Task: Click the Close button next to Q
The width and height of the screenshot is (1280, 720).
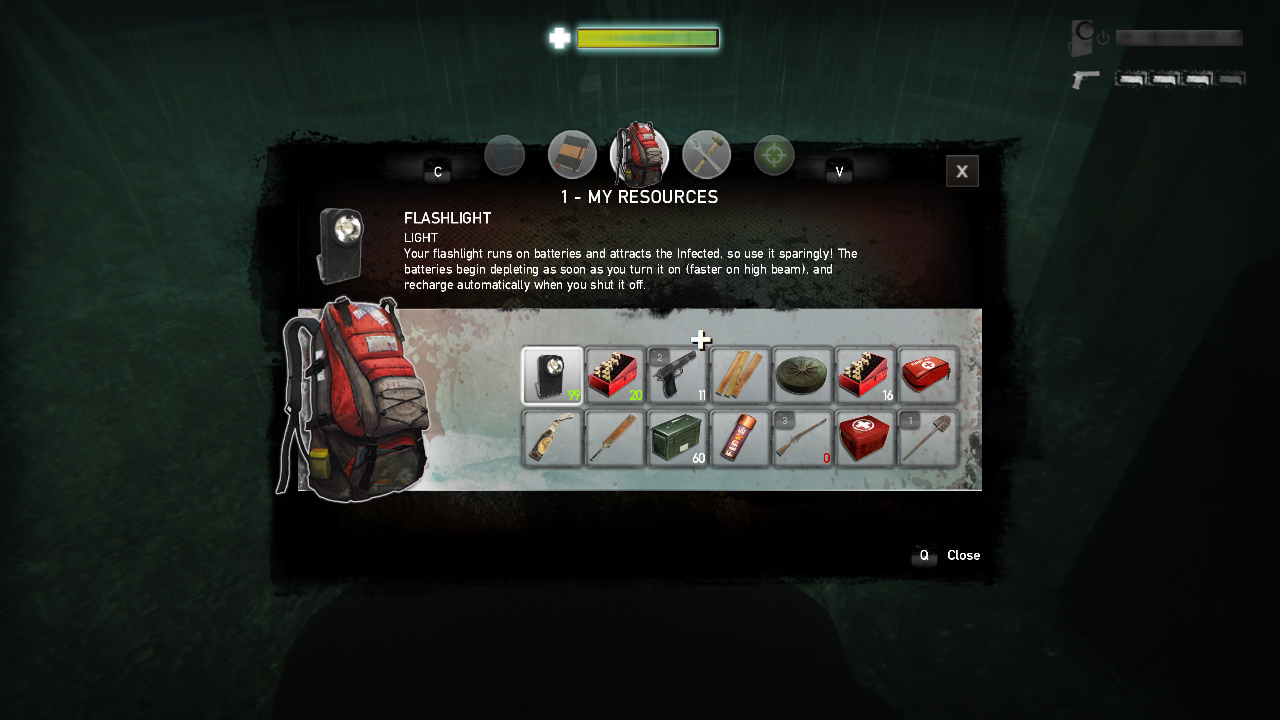Action: 962,555
